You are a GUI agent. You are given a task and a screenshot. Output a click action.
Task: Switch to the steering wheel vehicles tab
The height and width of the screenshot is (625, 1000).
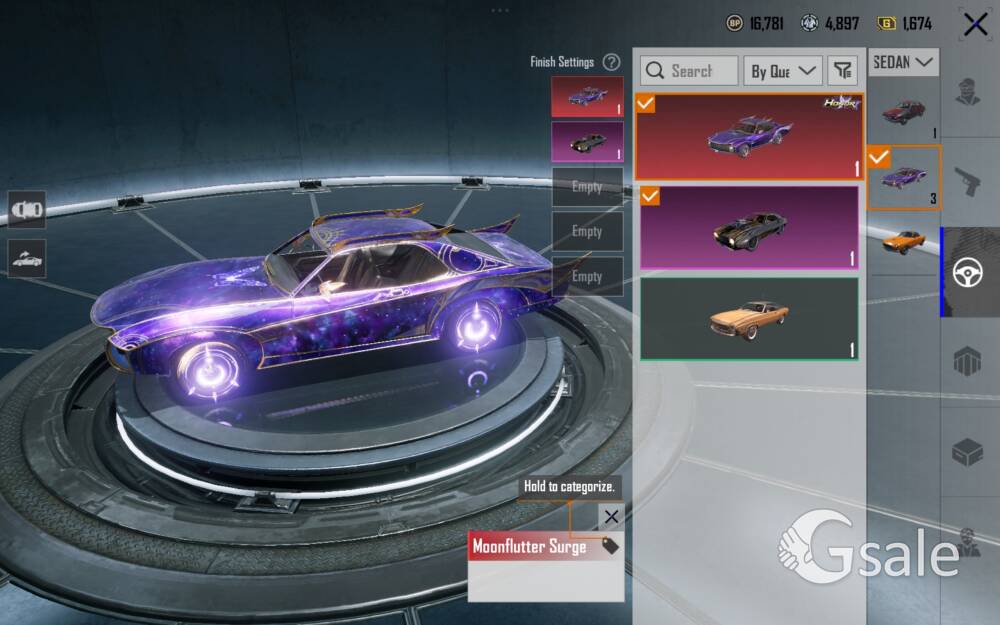(968, 272)
